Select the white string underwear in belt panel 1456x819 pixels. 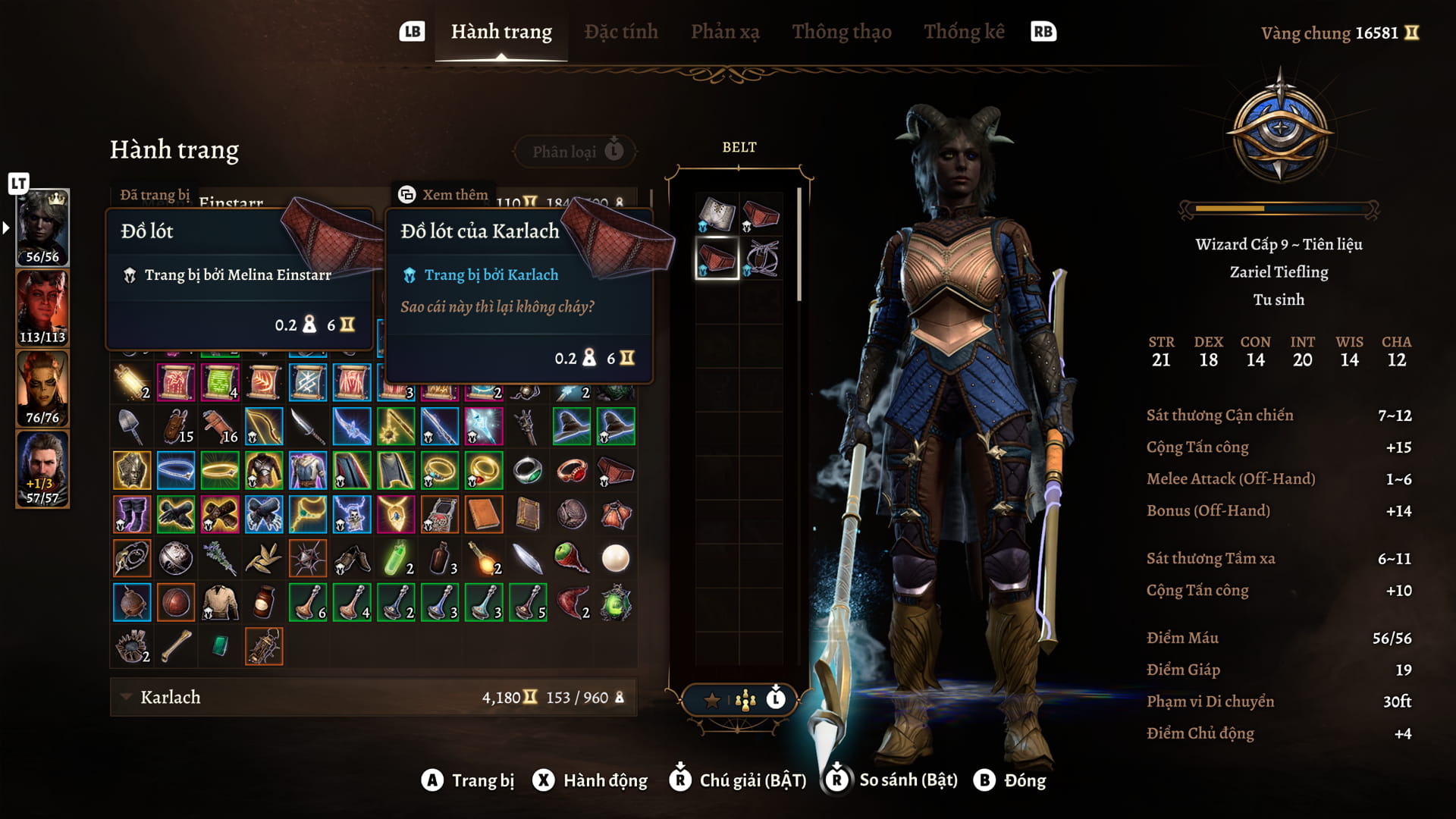pos(761,258)
